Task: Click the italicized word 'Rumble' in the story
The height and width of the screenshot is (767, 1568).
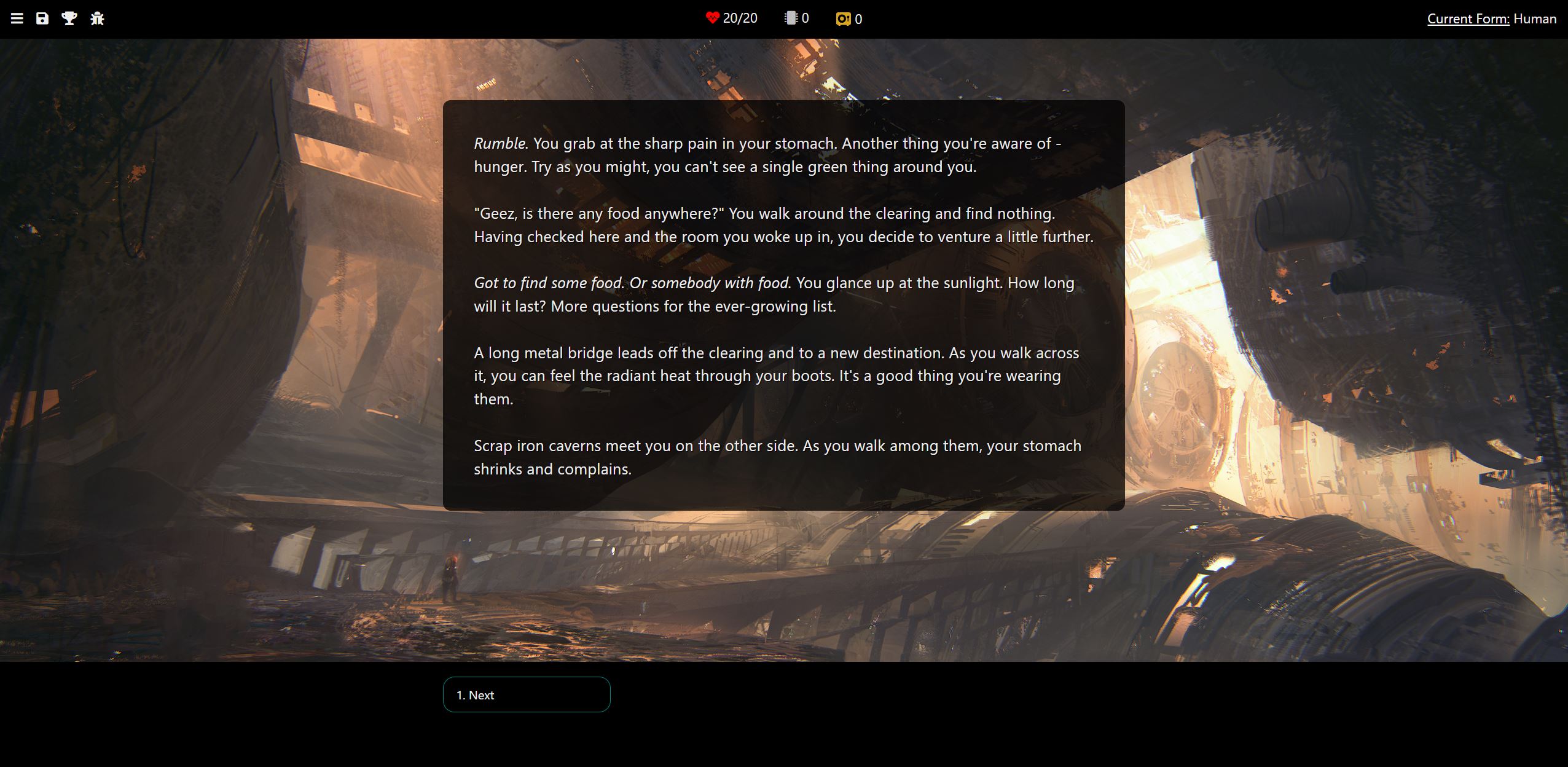Action: pyautogui.click(x=500, y=143)
